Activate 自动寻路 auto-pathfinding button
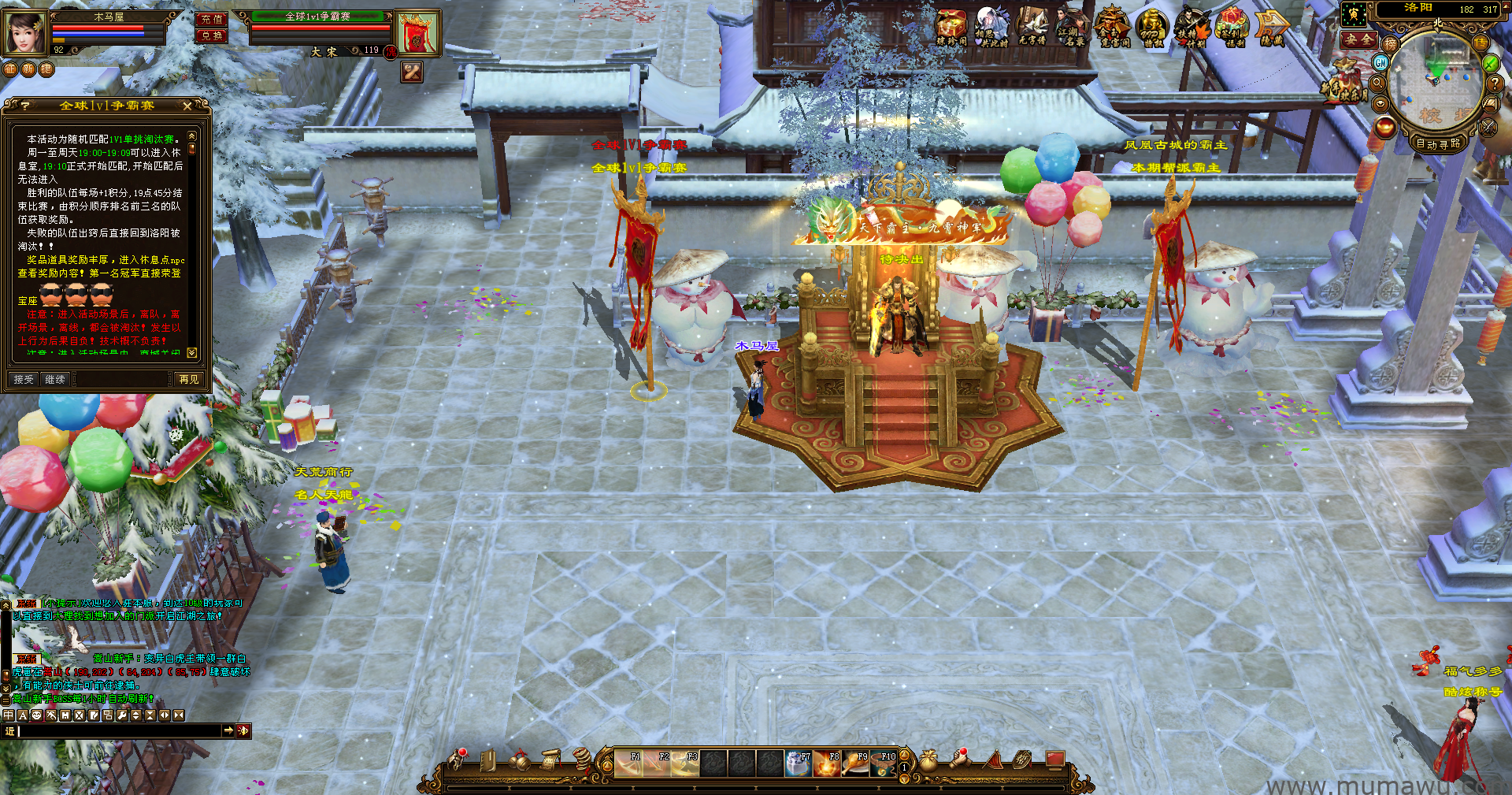Screen dimensions: 1512x795 coord(1438,143)
